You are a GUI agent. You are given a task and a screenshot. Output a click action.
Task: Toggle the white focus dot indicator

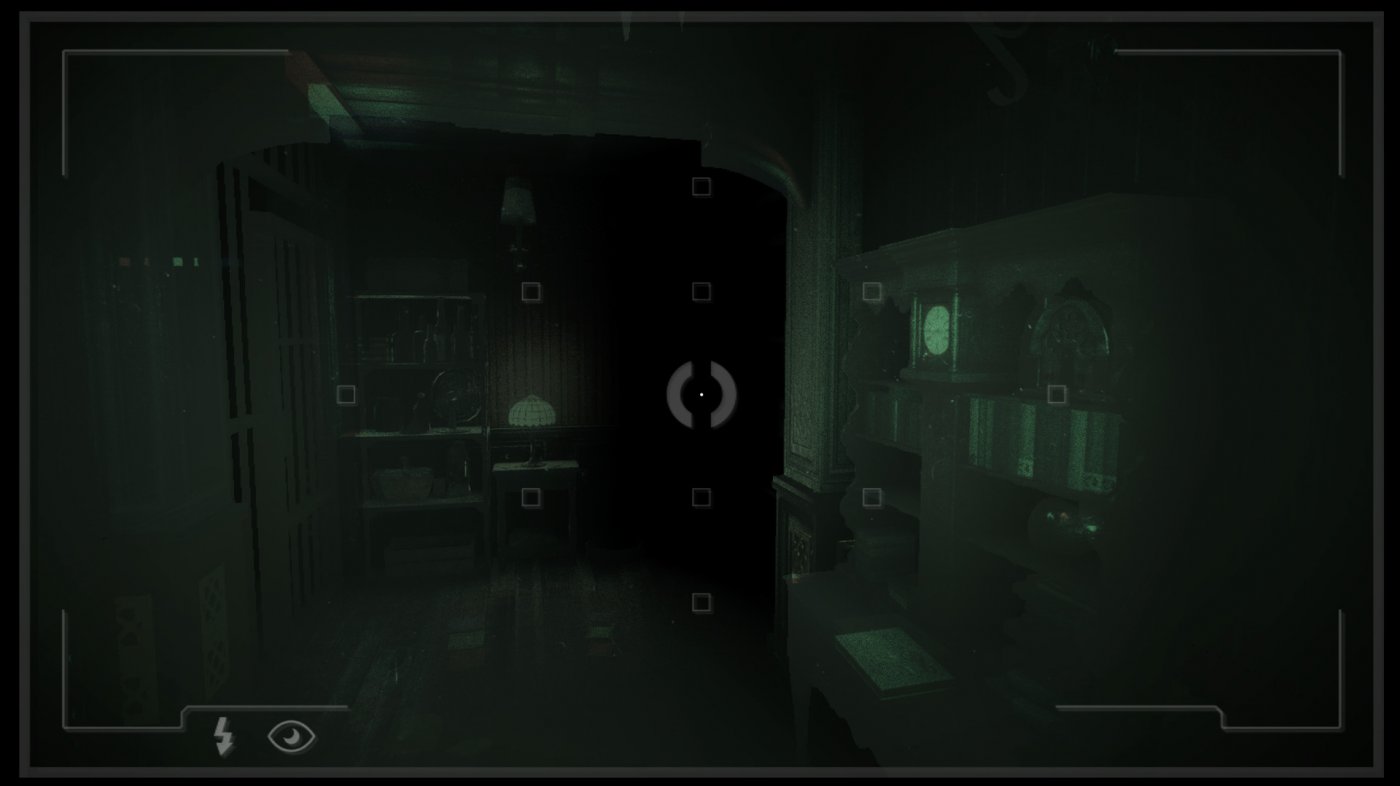pos(702,394)
